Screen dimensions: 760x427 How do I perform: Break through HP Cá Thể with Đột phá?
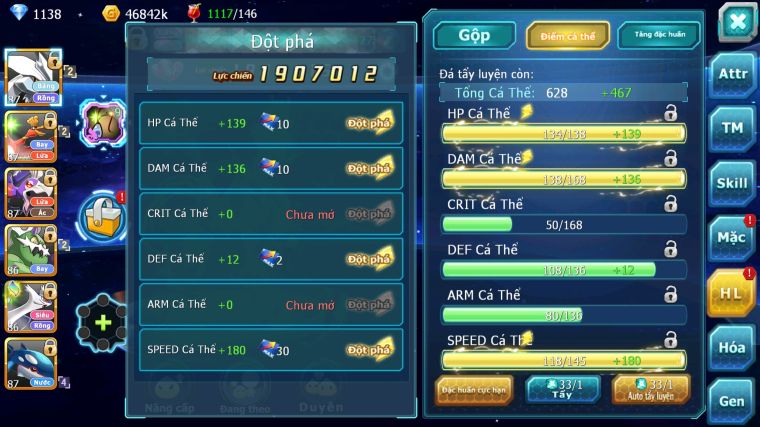coord(369,123)
